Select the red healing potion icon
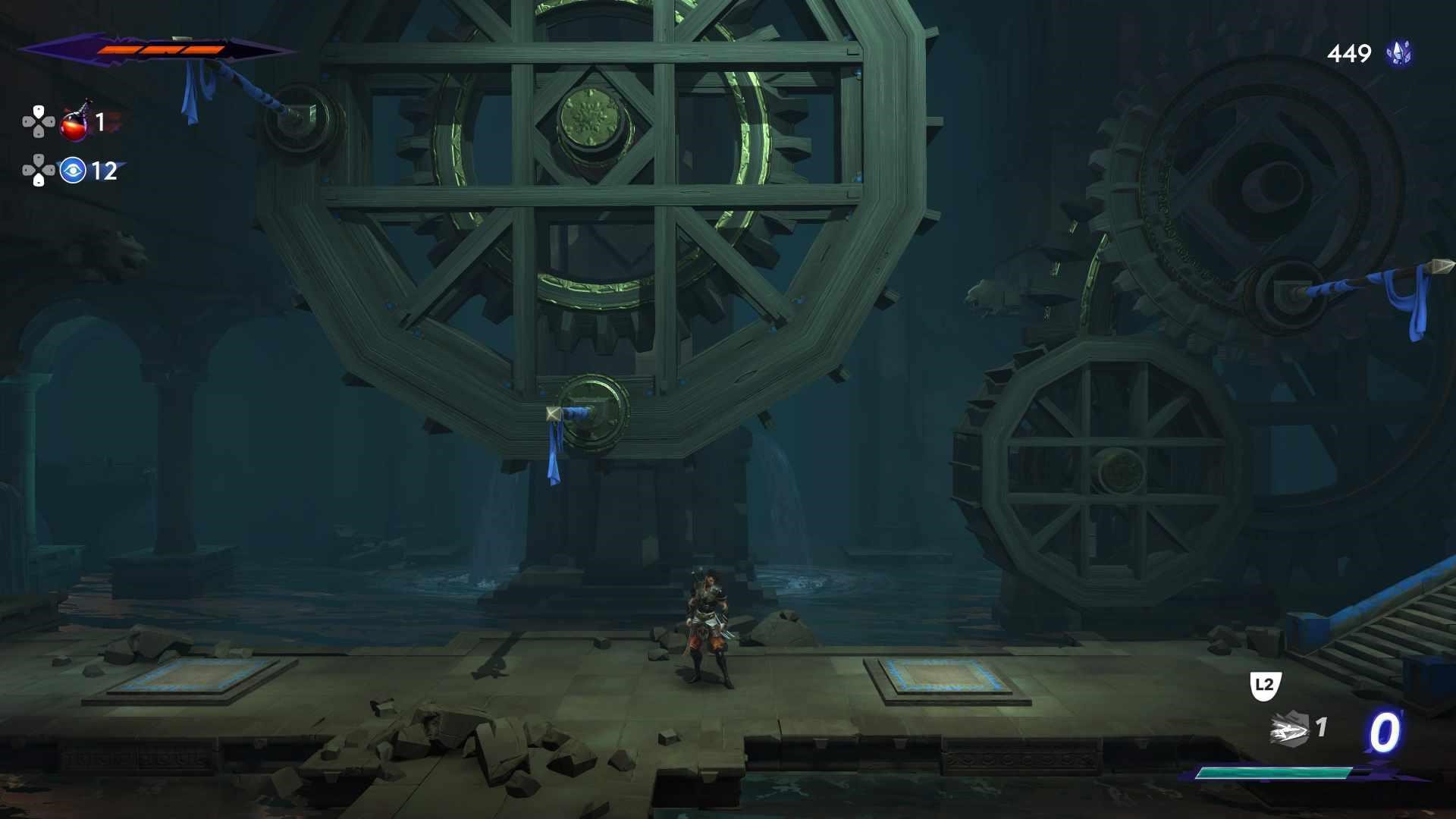 75,123
